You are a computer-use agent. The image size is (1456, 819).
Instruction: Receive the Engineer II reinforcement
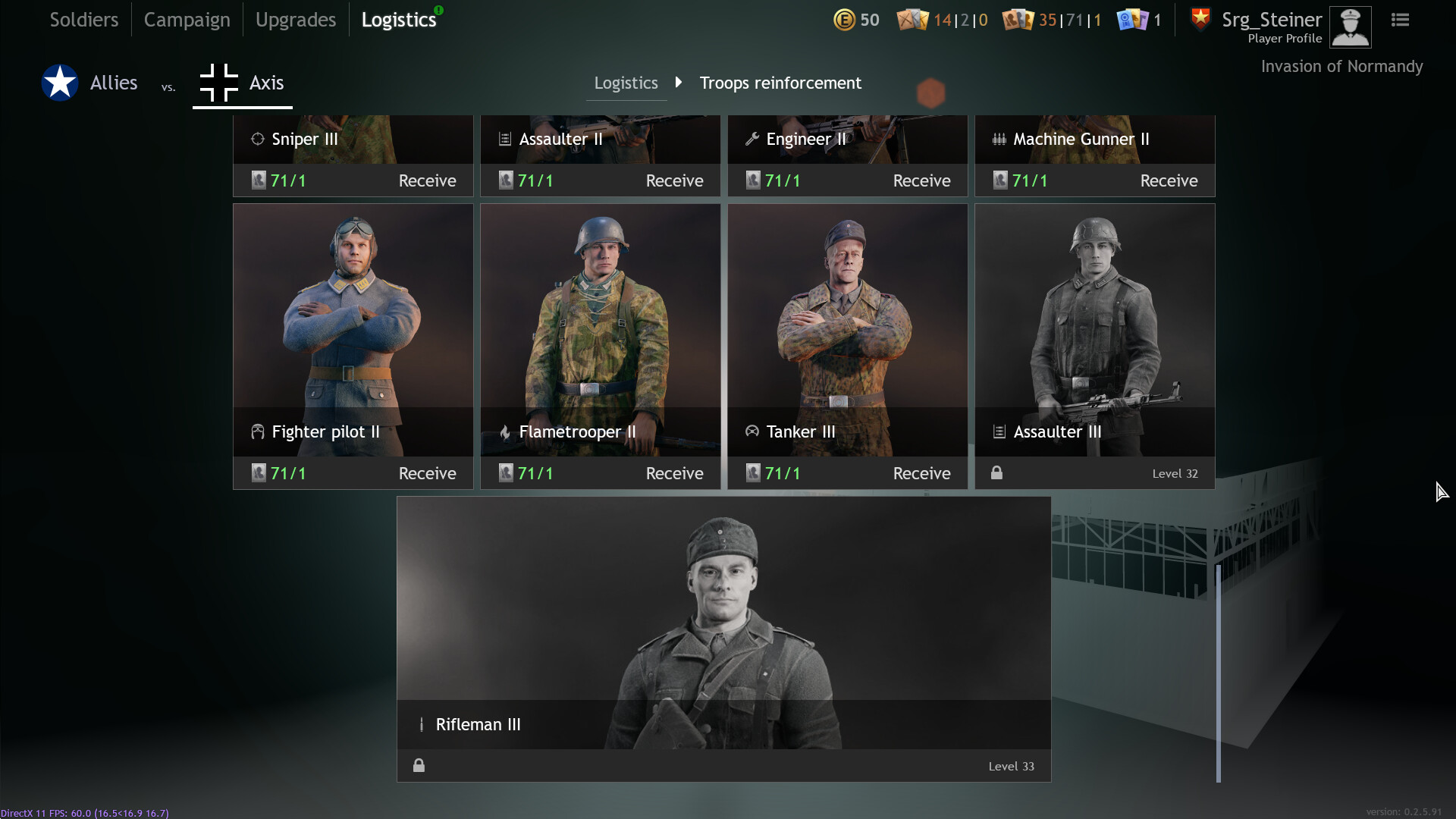921,180
